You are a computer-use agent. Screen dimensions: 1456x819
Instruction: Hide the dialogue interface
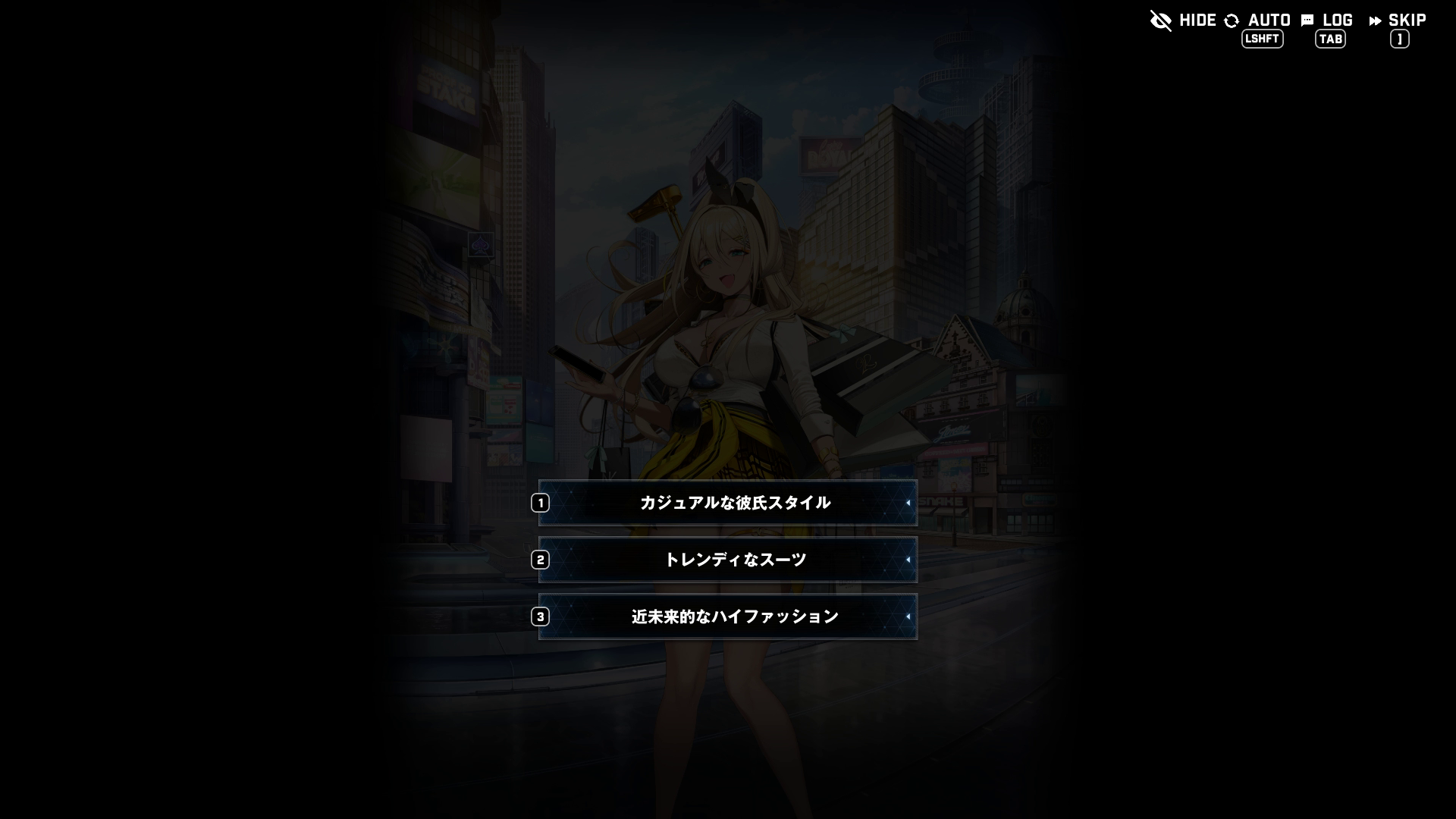(x=1183, y=20)
